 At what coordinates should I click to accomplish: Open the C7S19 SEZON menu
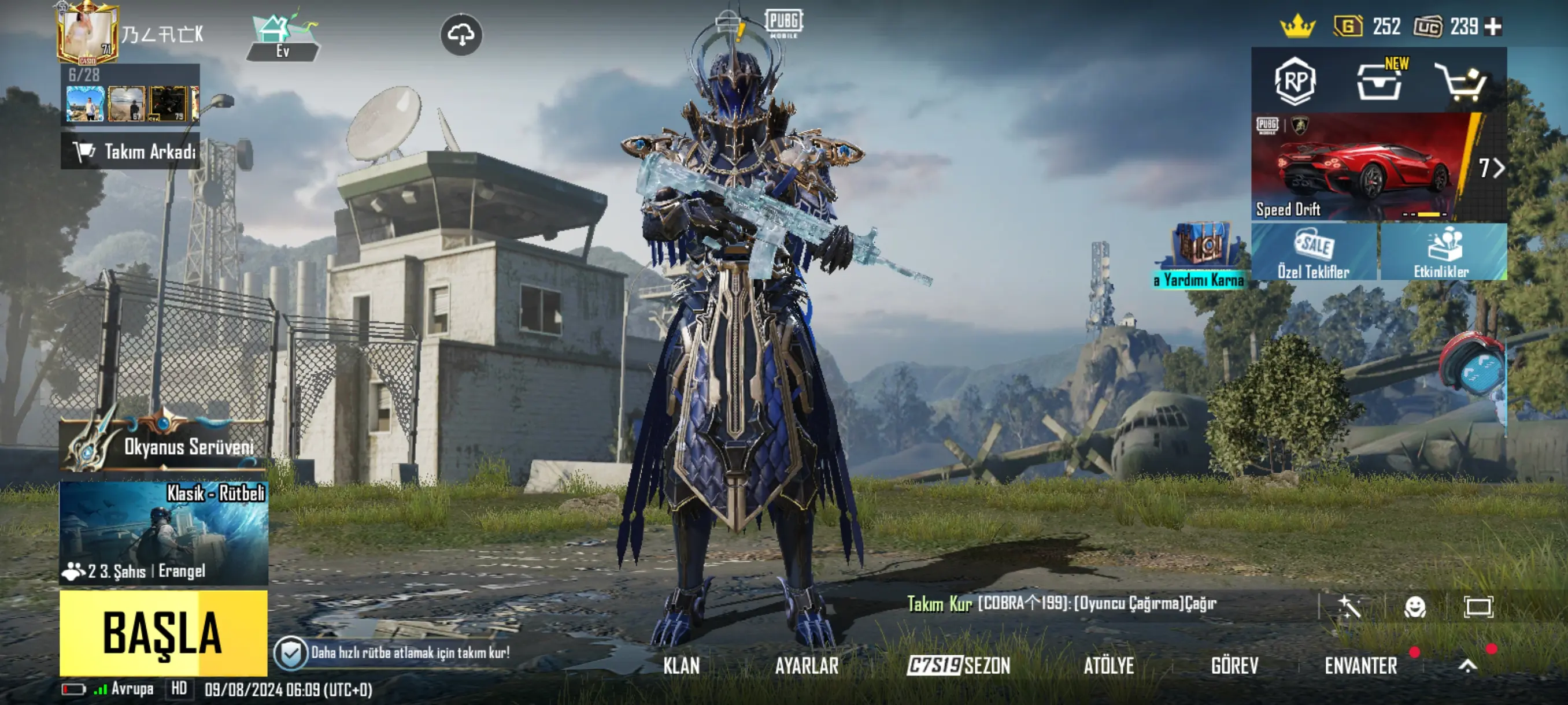click(959, 666)
